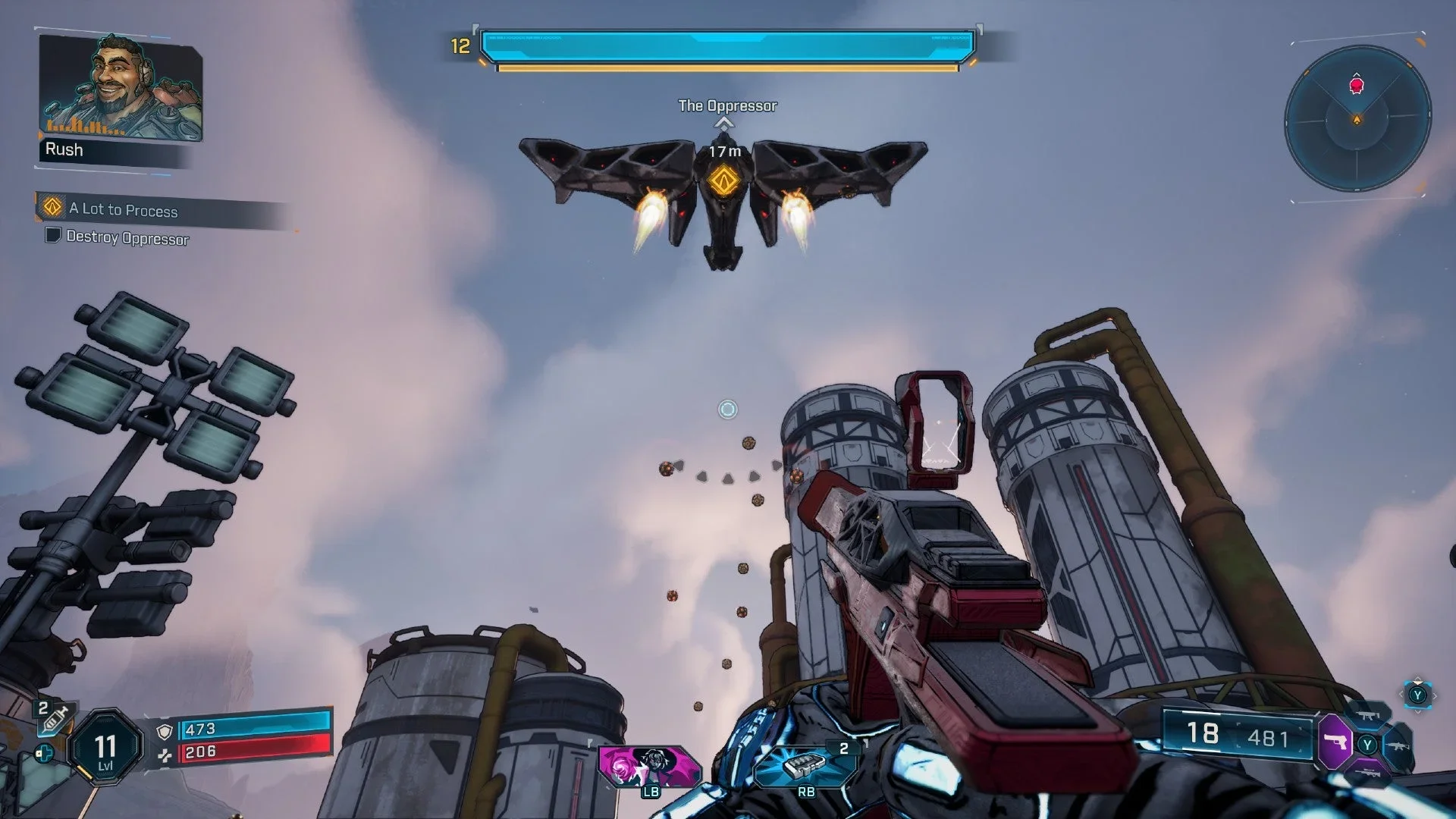Image resolution: width=1456 pixels, height=819 pixels.
Task: Click the level 11 badge
Action: (105, 747)
